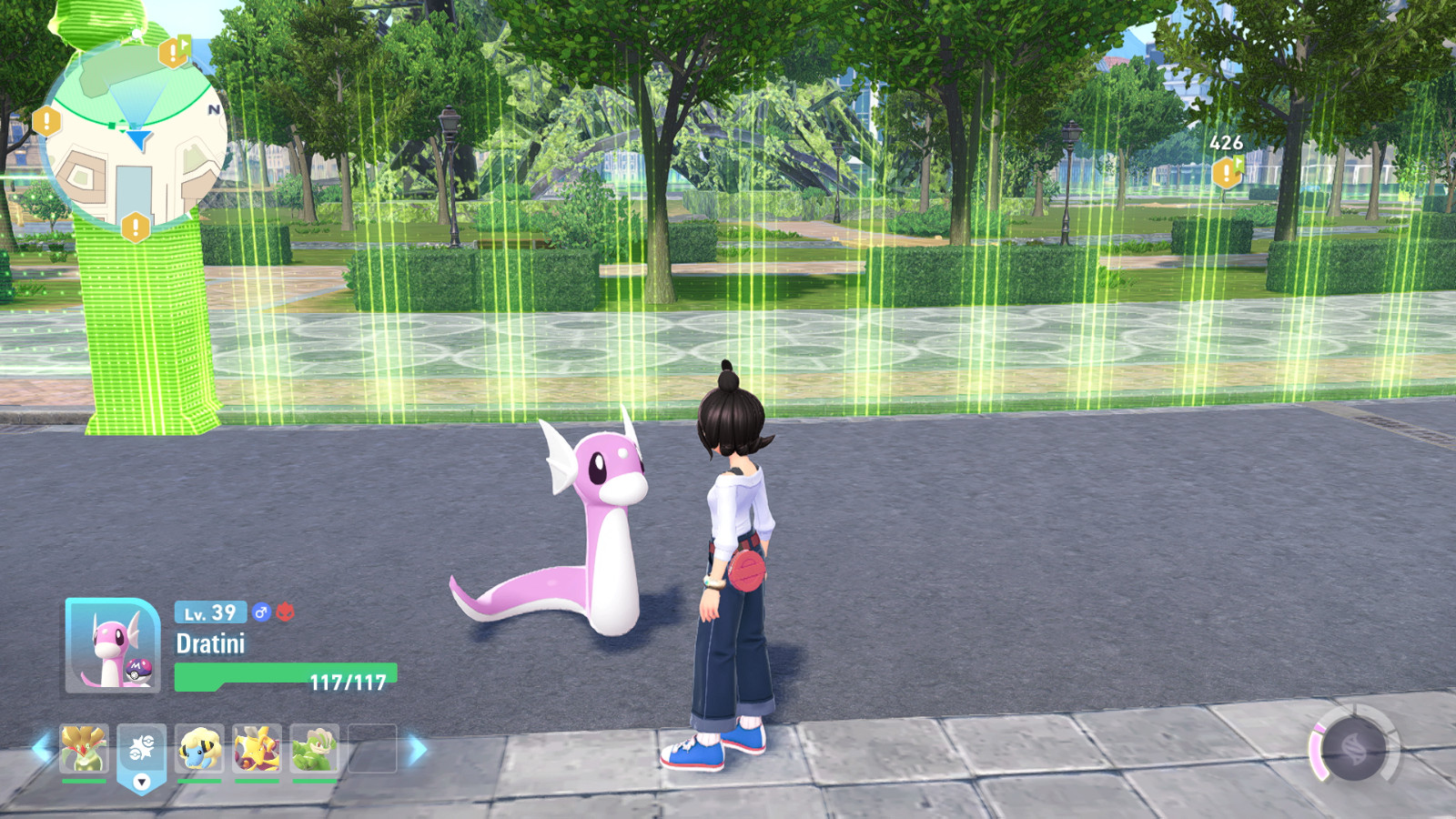The width and height of the screenshot is (1456, 819).
Task: Select Dratini's portrait with the Master Ball
Action: click(x=112, y=647)
